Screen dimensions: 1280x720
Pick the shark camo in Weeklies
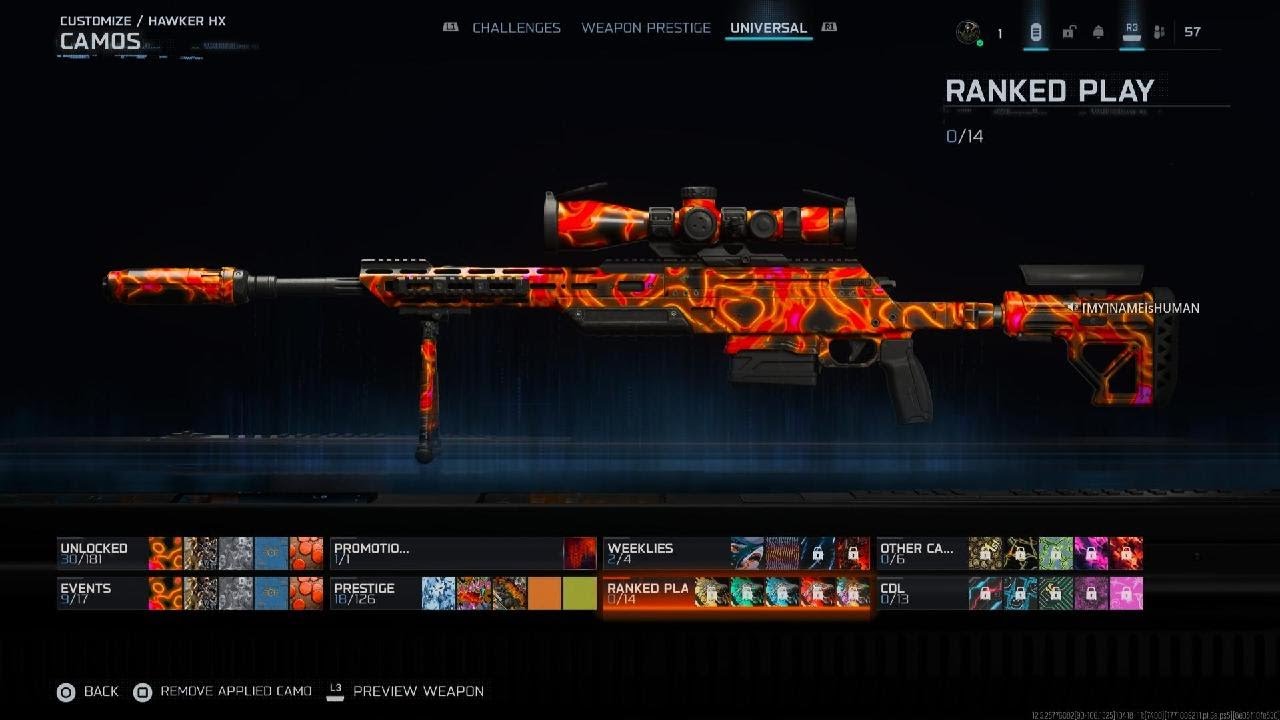pyautogui.click(x=747, y=553)
